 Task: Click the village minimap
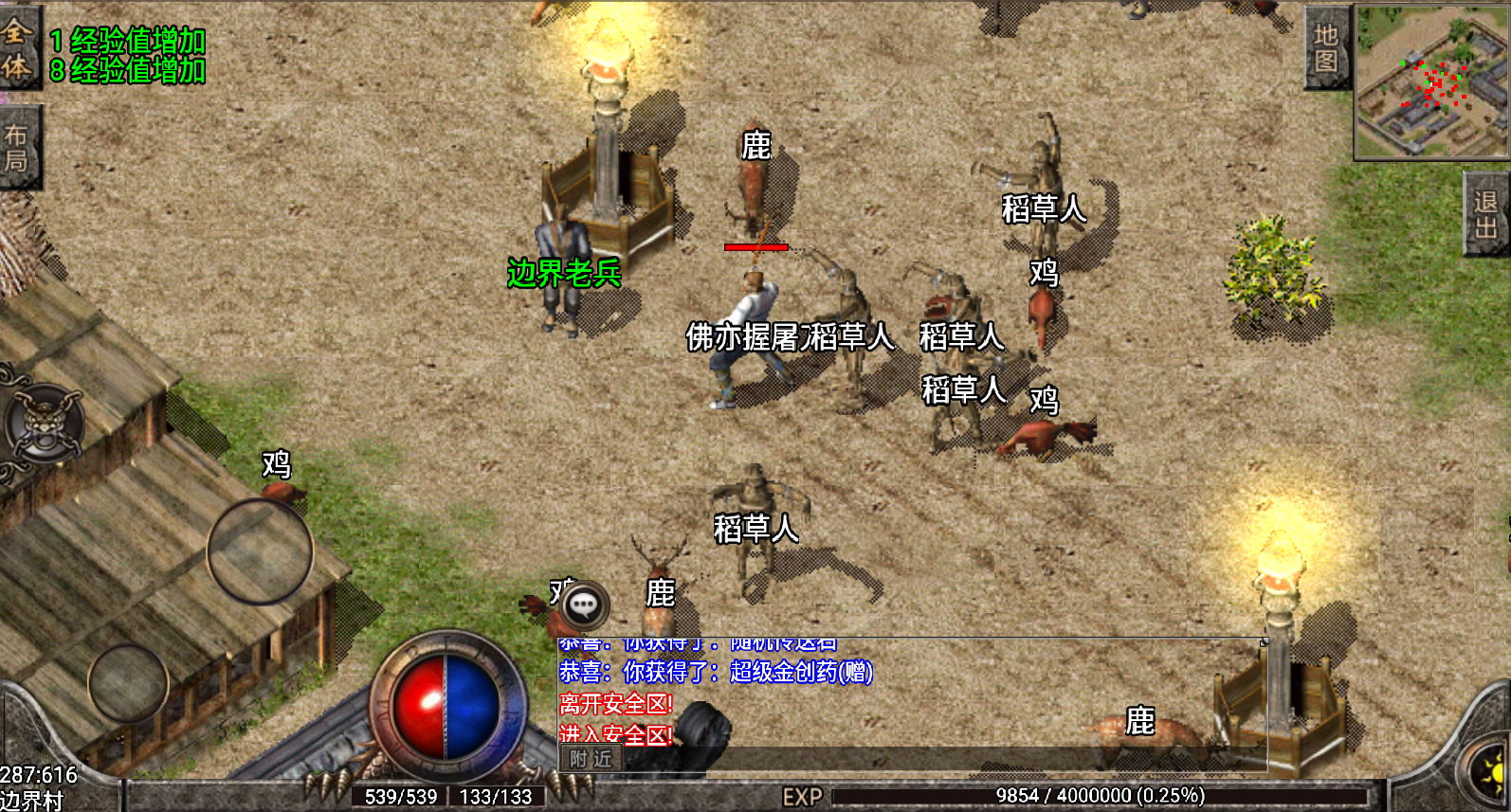pyautogui.click(x=1432, y=83)
